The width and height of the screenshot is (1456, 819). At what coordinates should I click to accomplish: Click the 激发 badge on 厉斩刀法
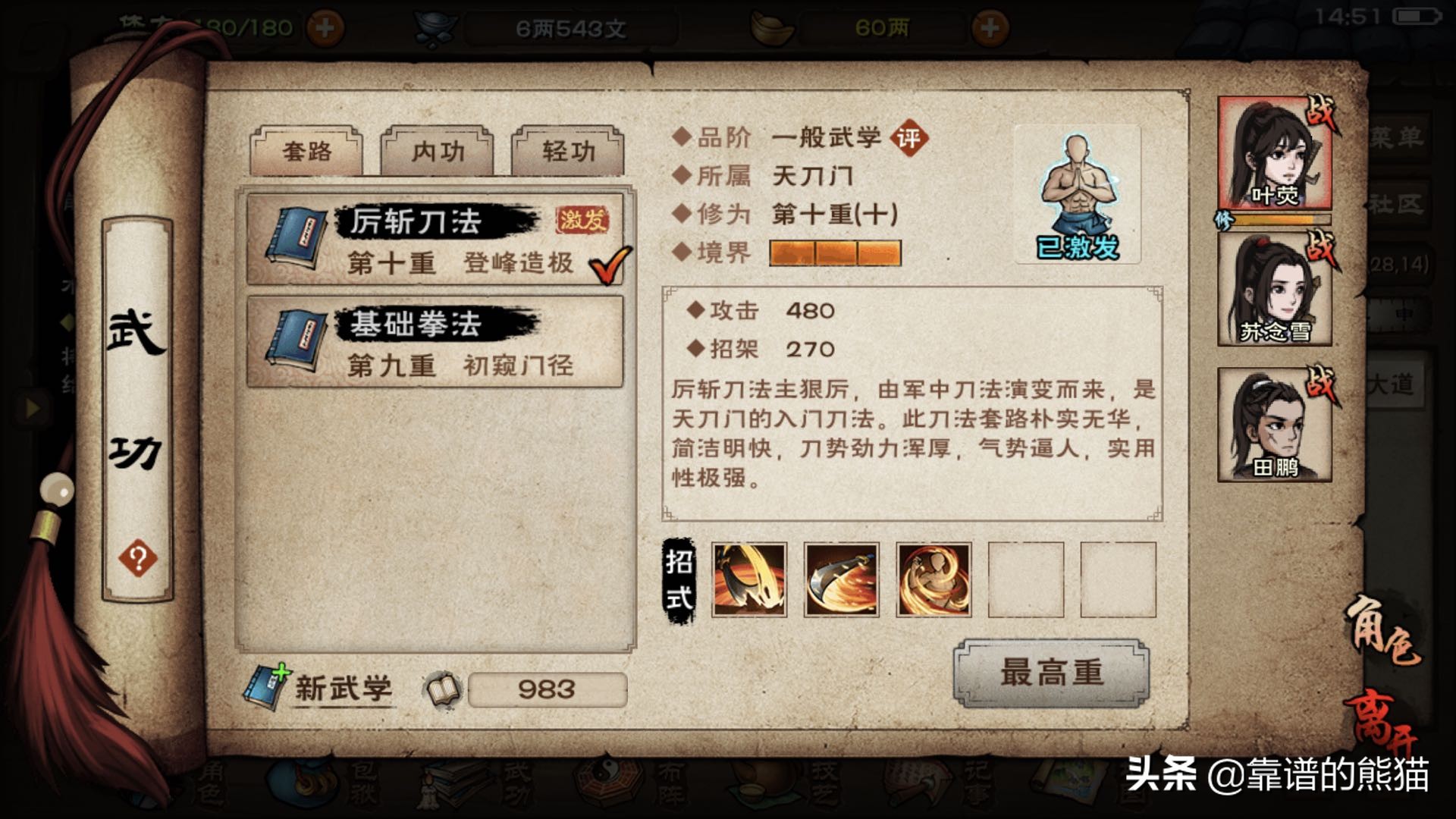coord(581,220)
